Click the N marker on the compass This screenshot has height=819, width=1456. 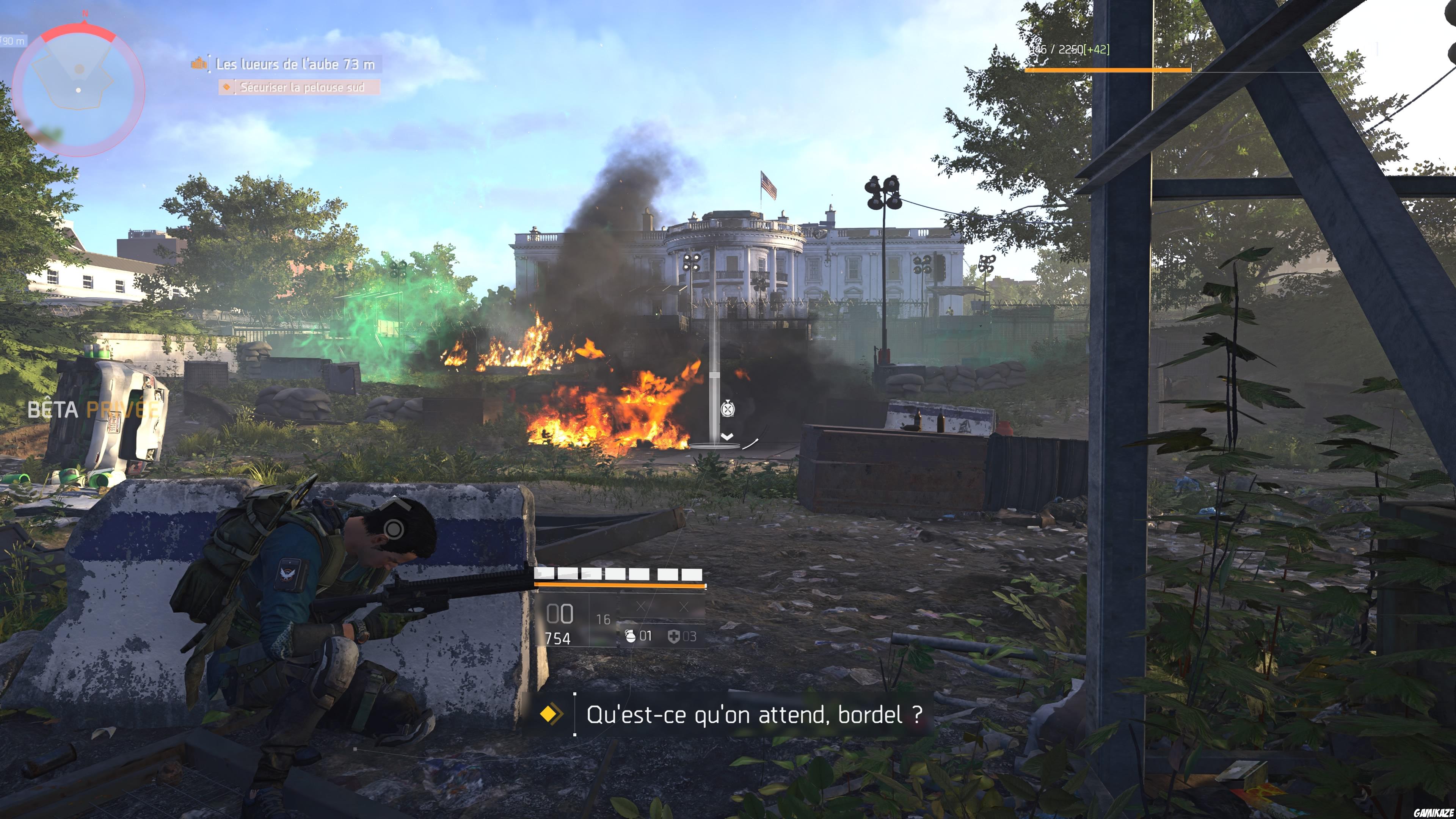click(85, 14)
